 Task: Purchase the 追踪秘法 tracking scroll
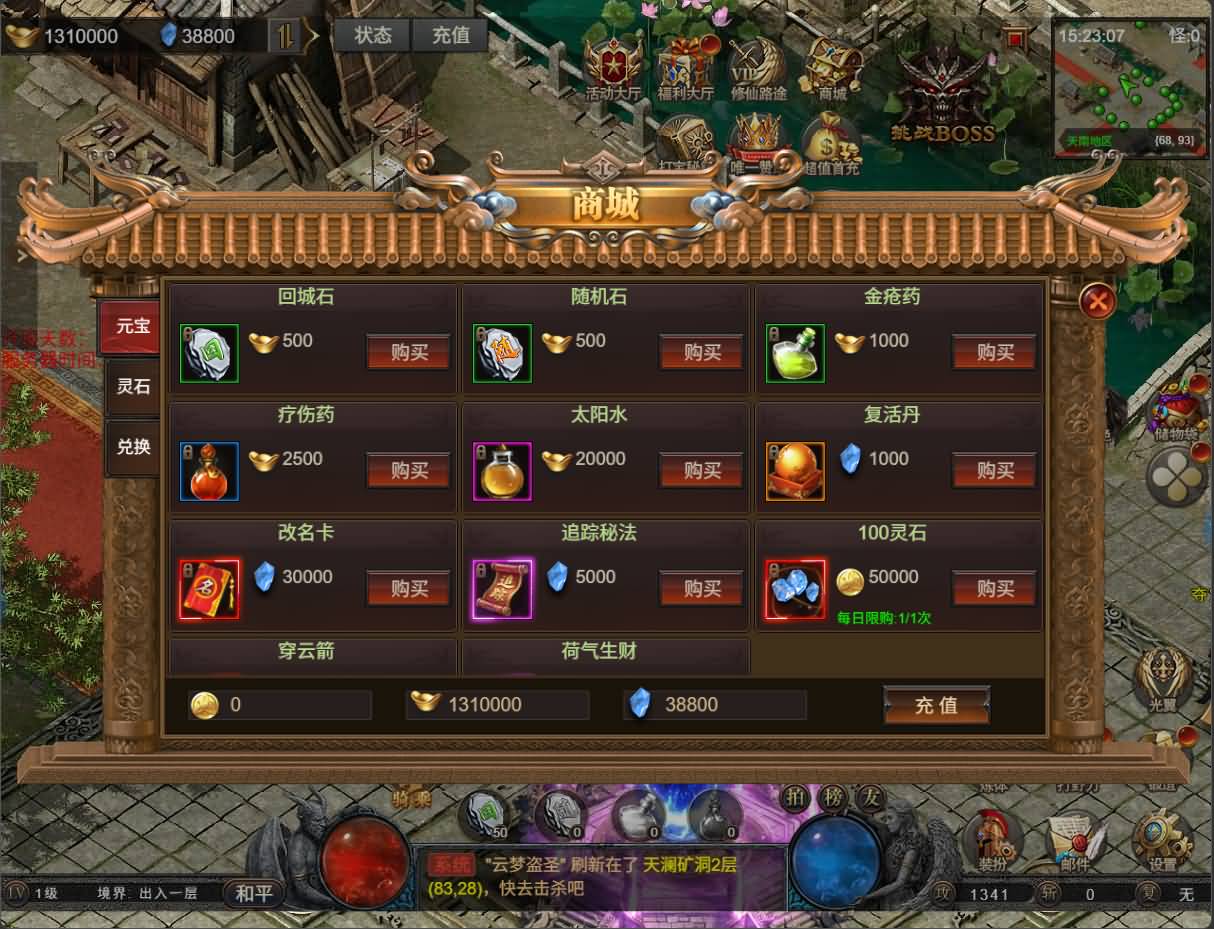pos(701,588)
